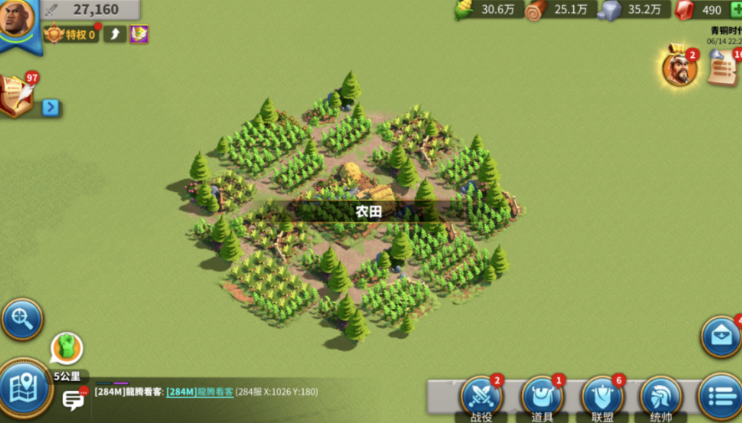Tap the green castle 5公里 marker

click(x=66, y=349)
